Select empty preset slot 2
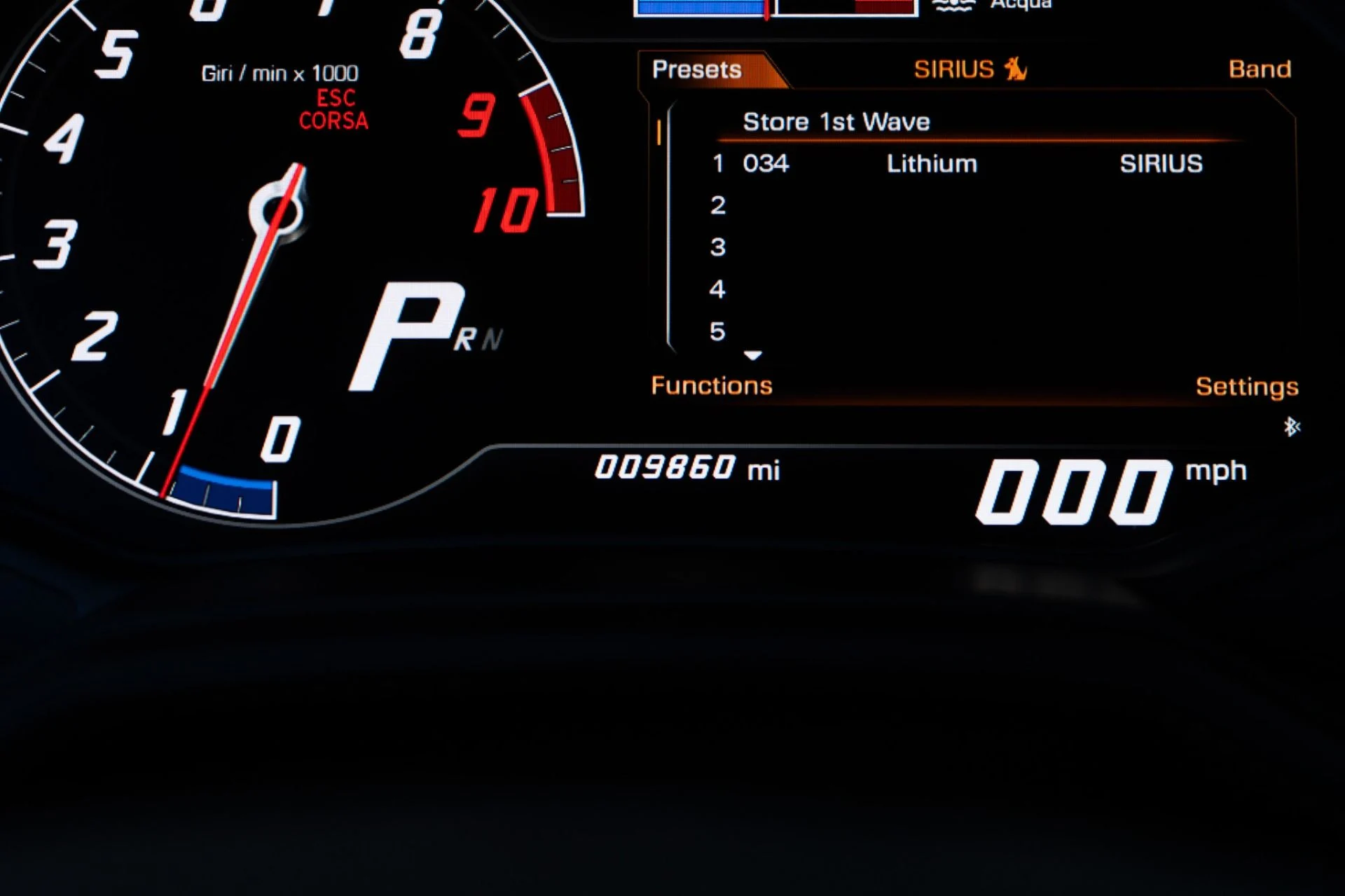 coord(717,205)
